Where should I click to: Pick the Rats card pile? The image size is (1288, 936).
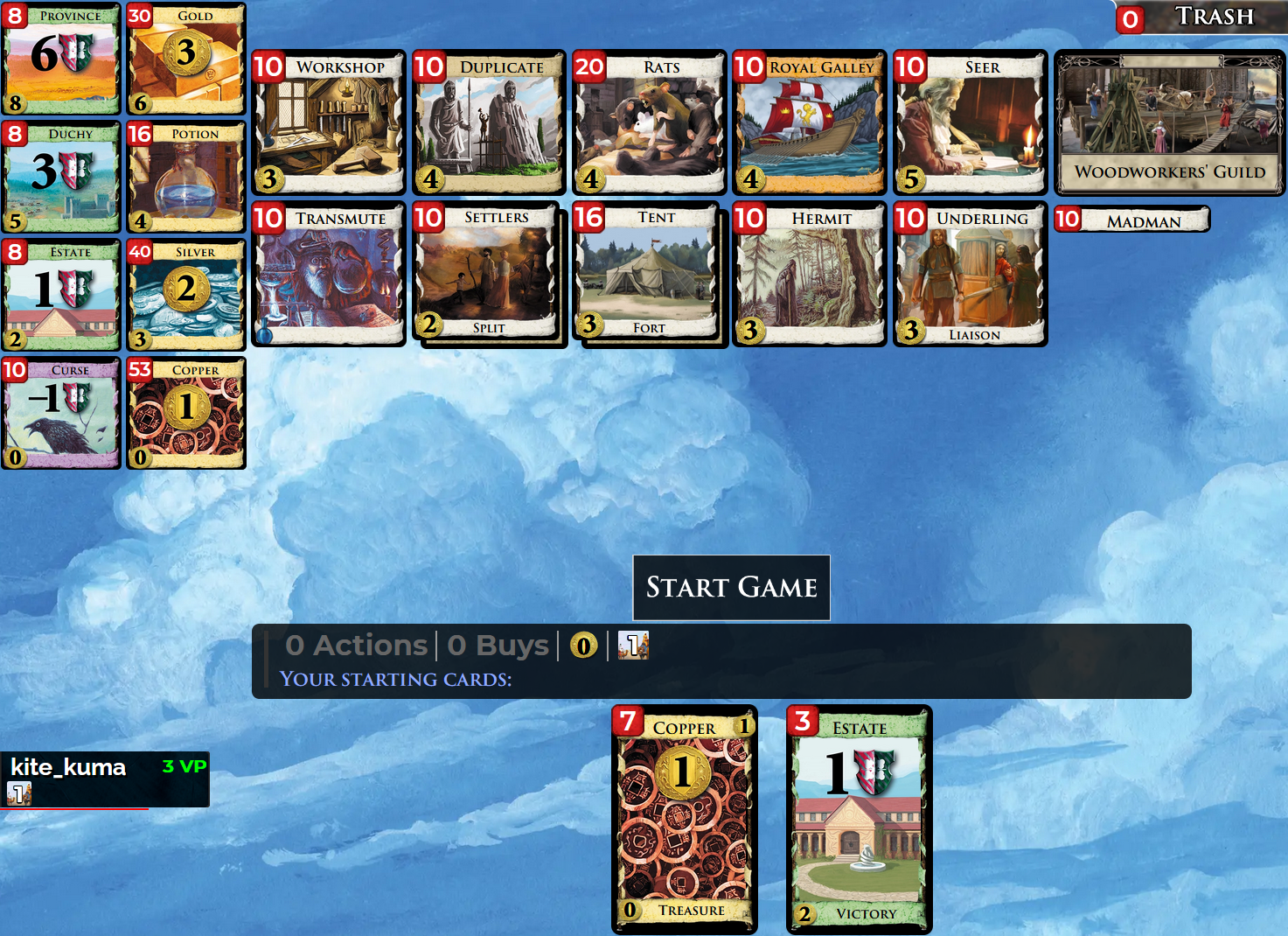(649, 122)
